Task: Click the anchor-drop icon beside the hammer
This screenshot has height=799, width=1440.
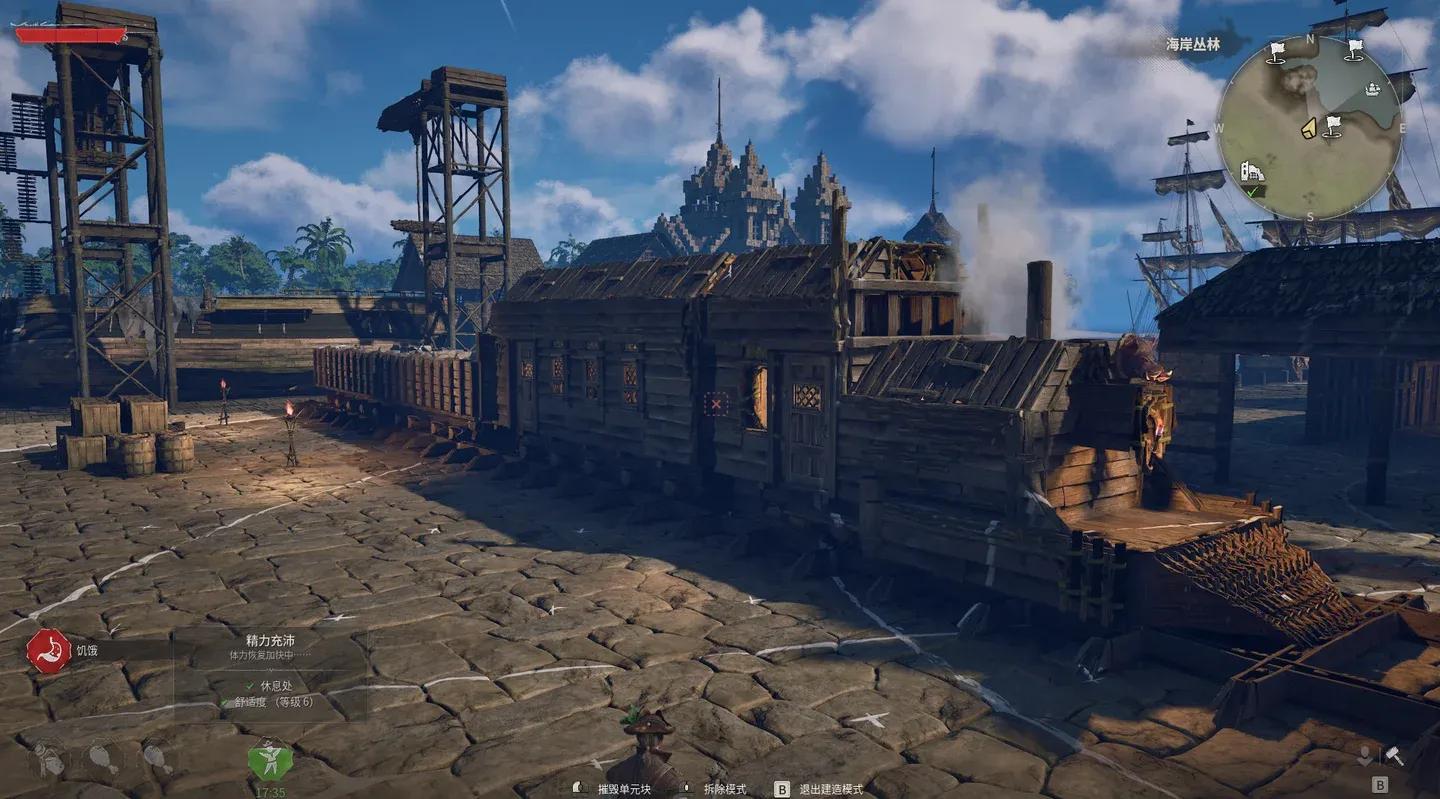Action: pyautogui.click(x=1365, y=756)
